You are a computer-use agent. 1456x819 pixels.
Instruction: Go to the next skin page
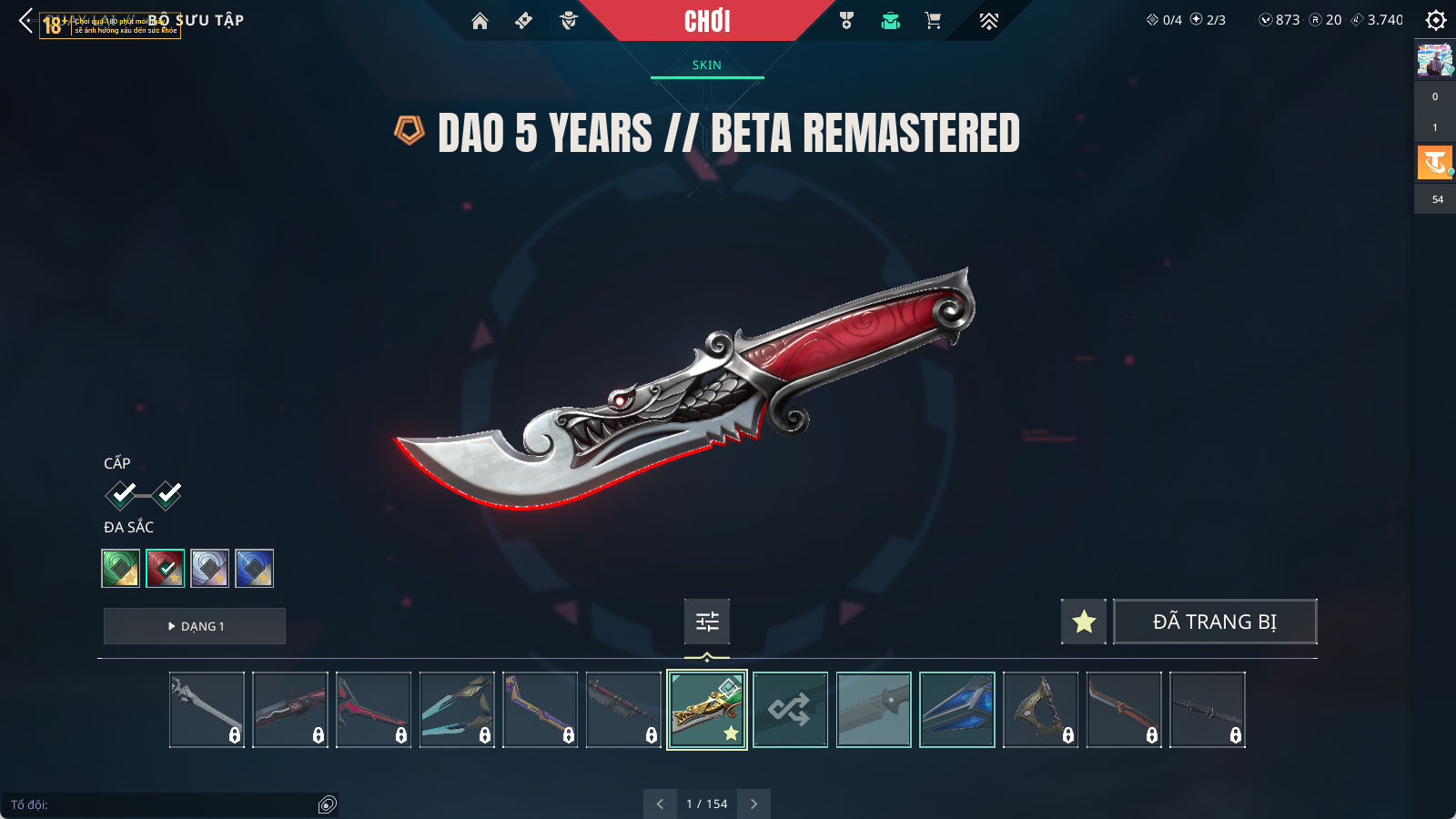[x=753, y=804]
